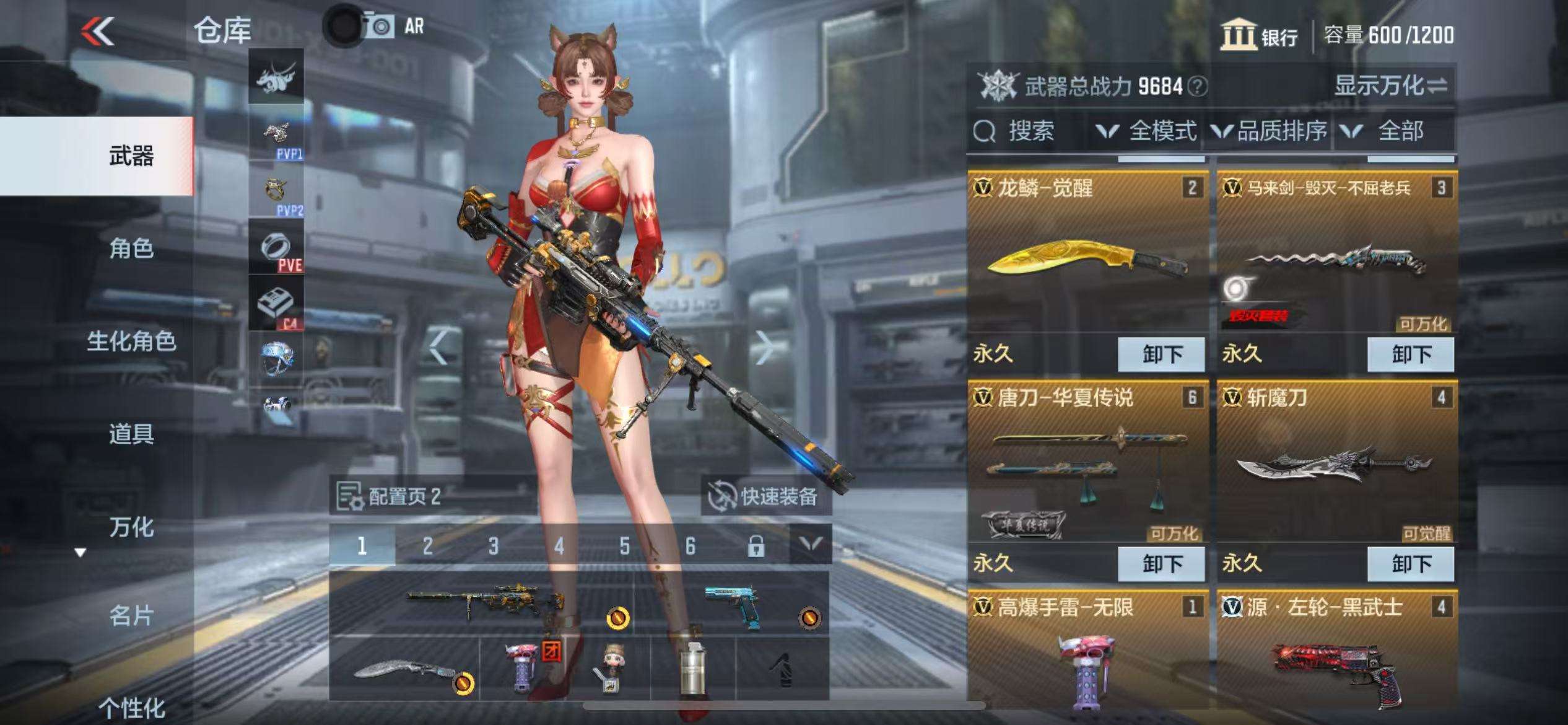The width and height of the screenshot is (1568, 725).
Task: Select loadout slot number 3
Action: click(x=493, y=546)
